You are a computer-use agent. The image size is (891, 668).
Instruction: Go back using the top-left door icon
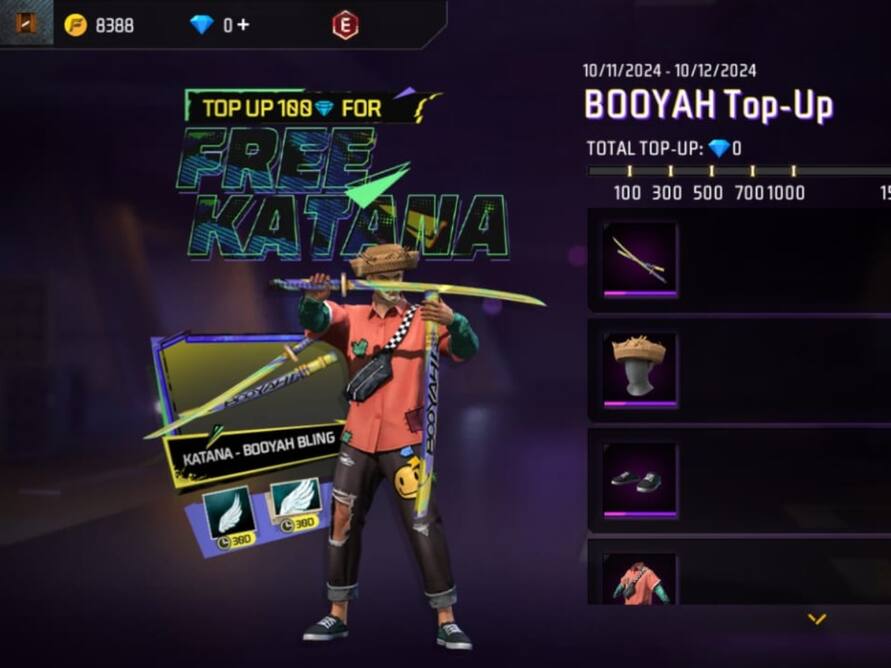coord(26,22)
